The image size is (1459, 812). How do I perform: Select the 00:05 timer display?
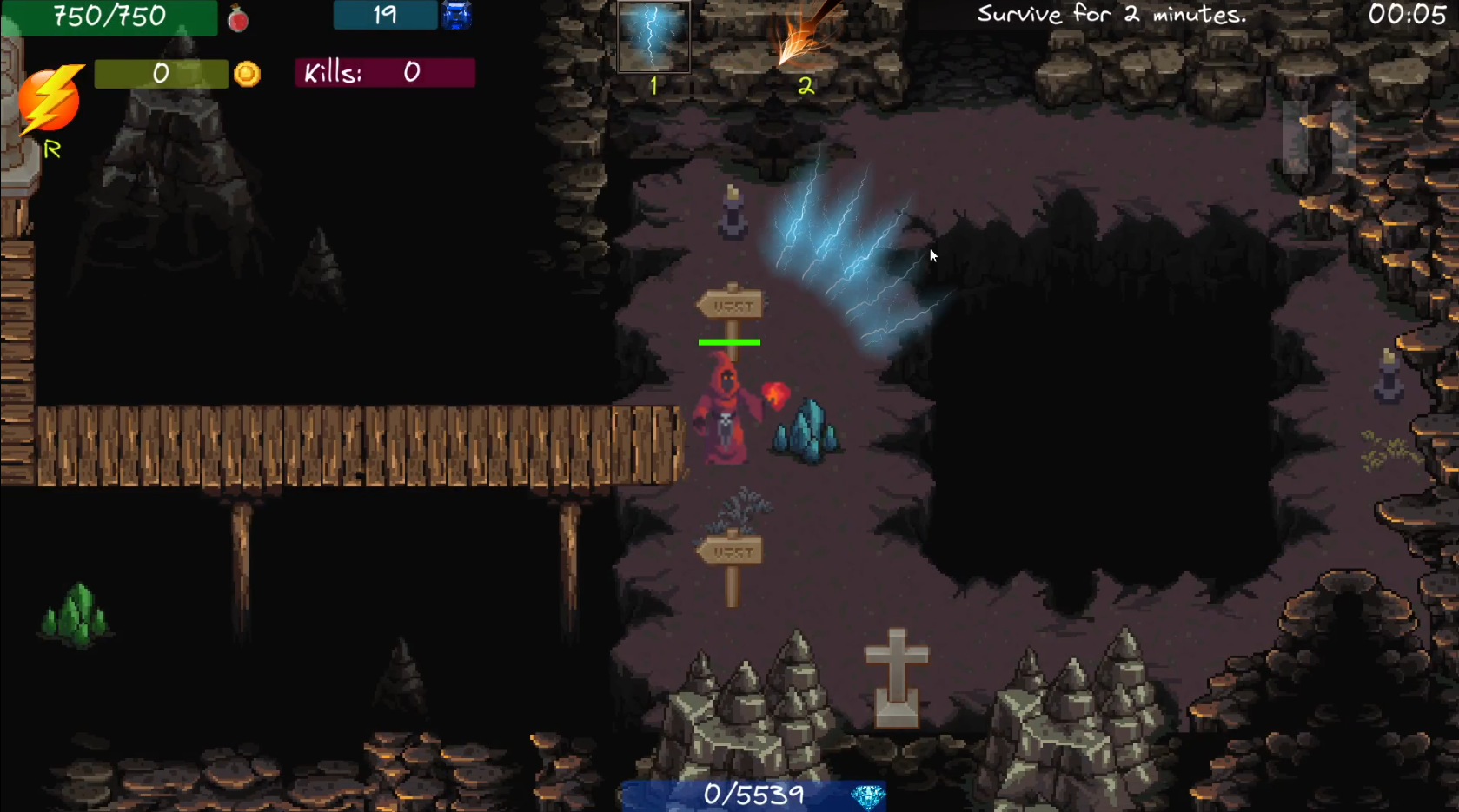(1406, 14)
